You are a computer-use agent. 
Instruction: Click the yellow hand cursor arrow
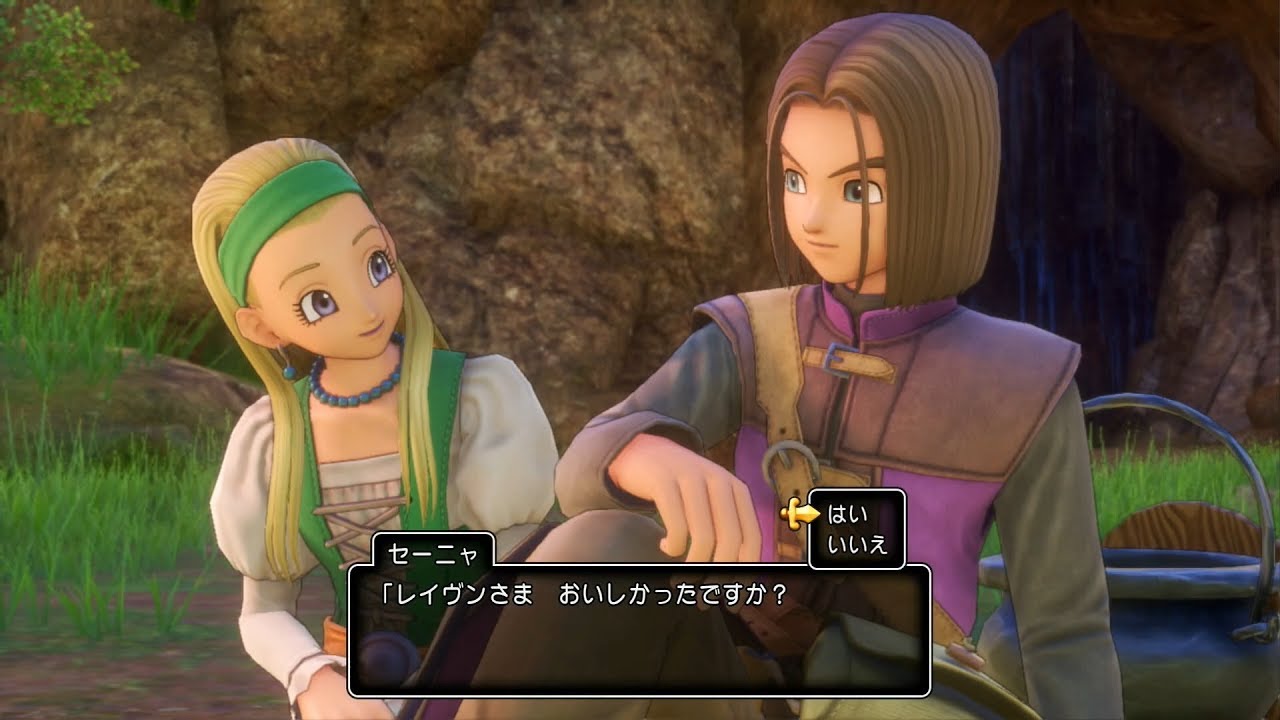coord(800,512)
